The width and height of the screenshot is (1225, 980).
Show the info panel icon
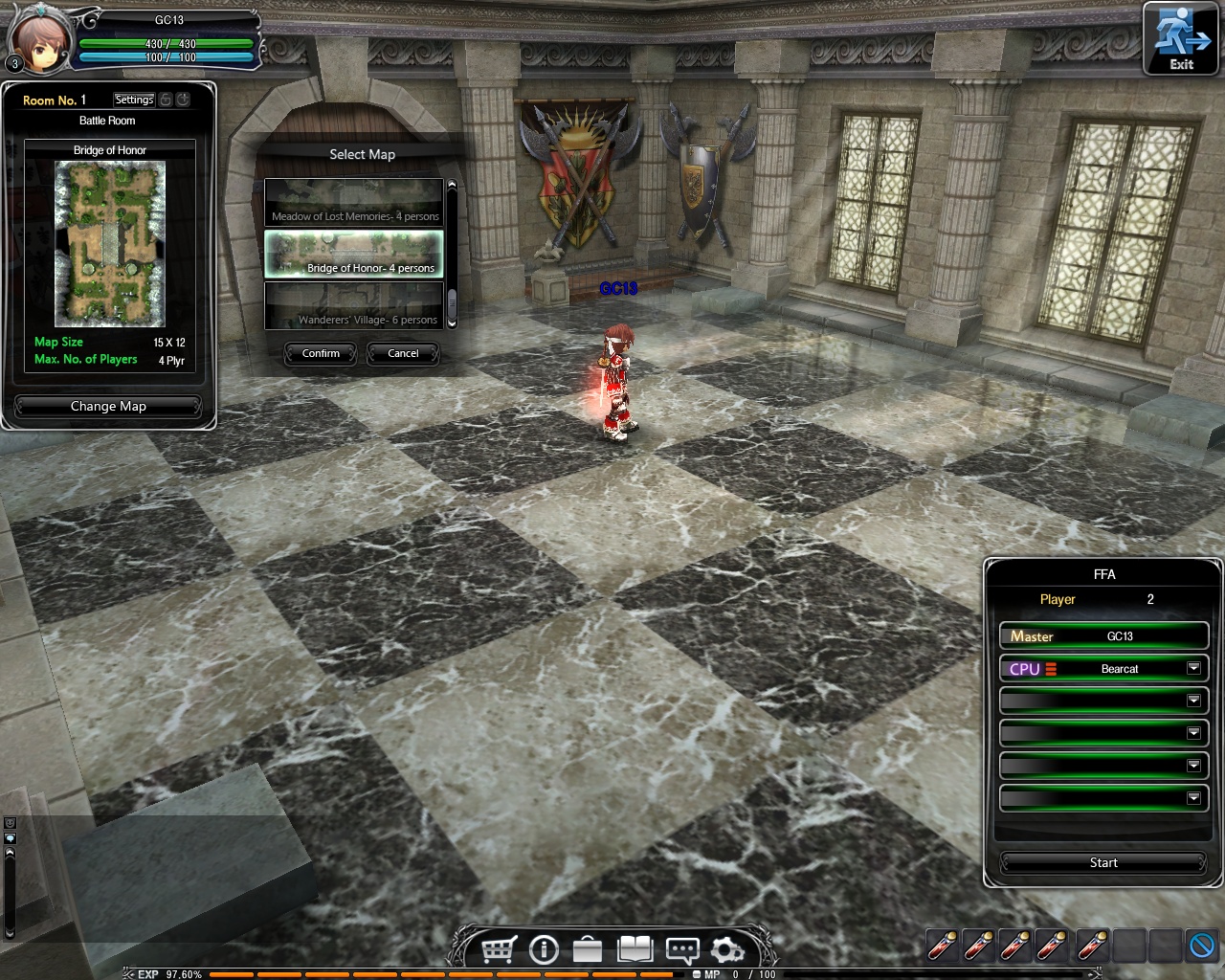544,949
